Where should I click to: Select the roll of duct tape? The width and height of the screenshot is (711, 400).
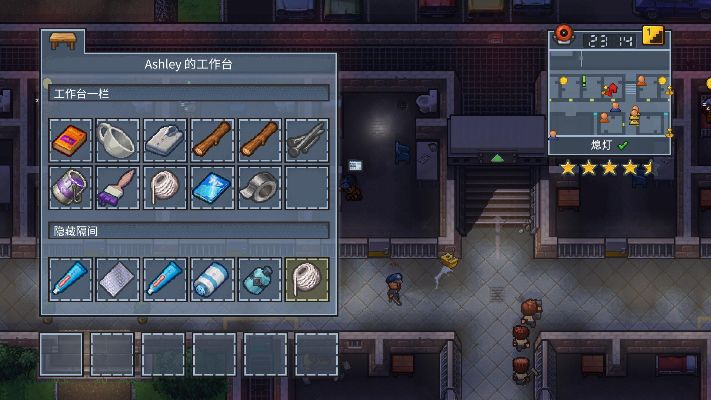[x=259, y=186]
